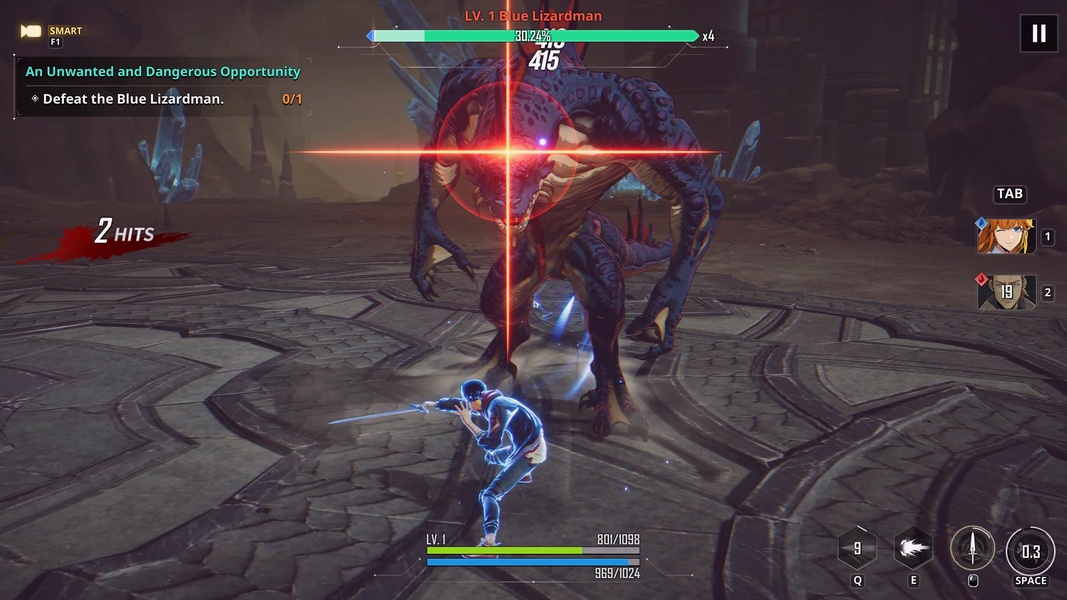The width and height of the screenshot is (1067, 600).
Task: Use the E skill icon
Action: pos(912,548)
